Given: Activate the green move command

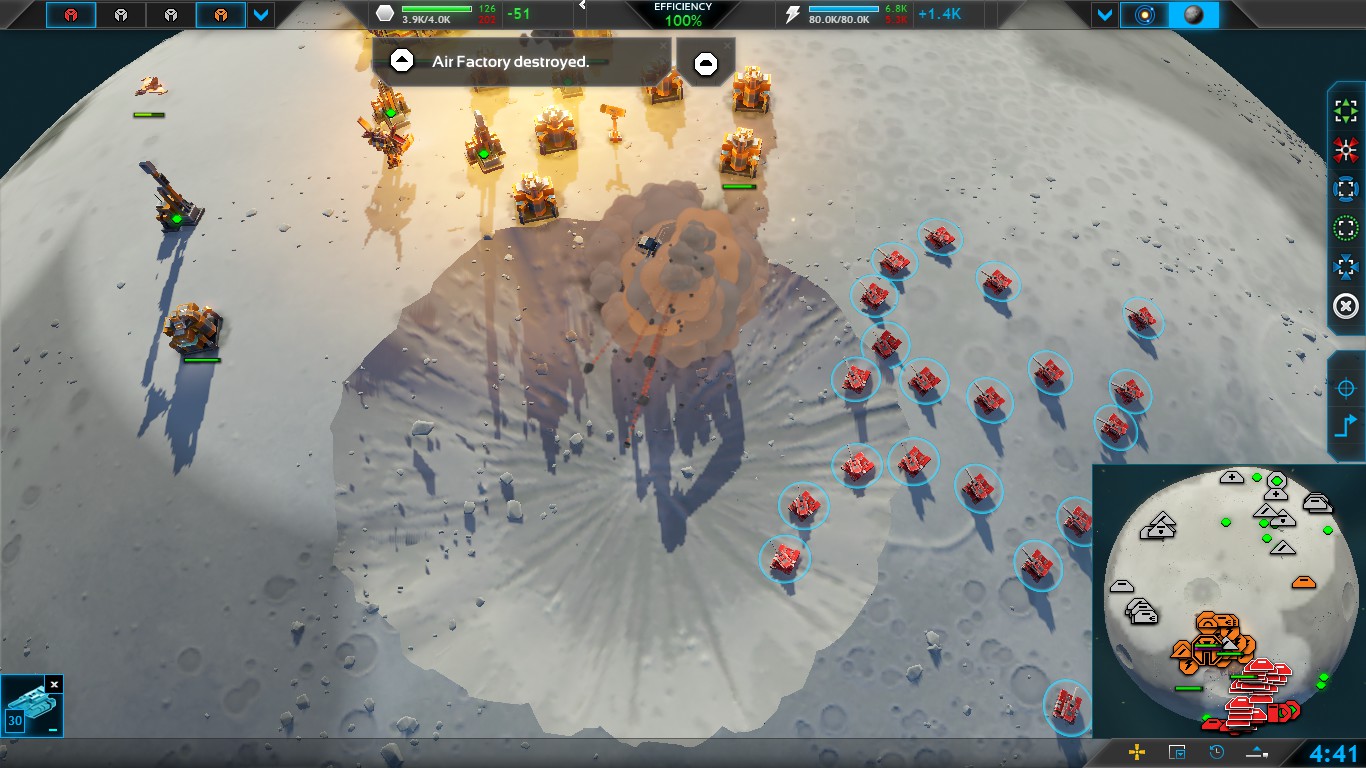Looking at the screenshot, I should (1346, 112).
